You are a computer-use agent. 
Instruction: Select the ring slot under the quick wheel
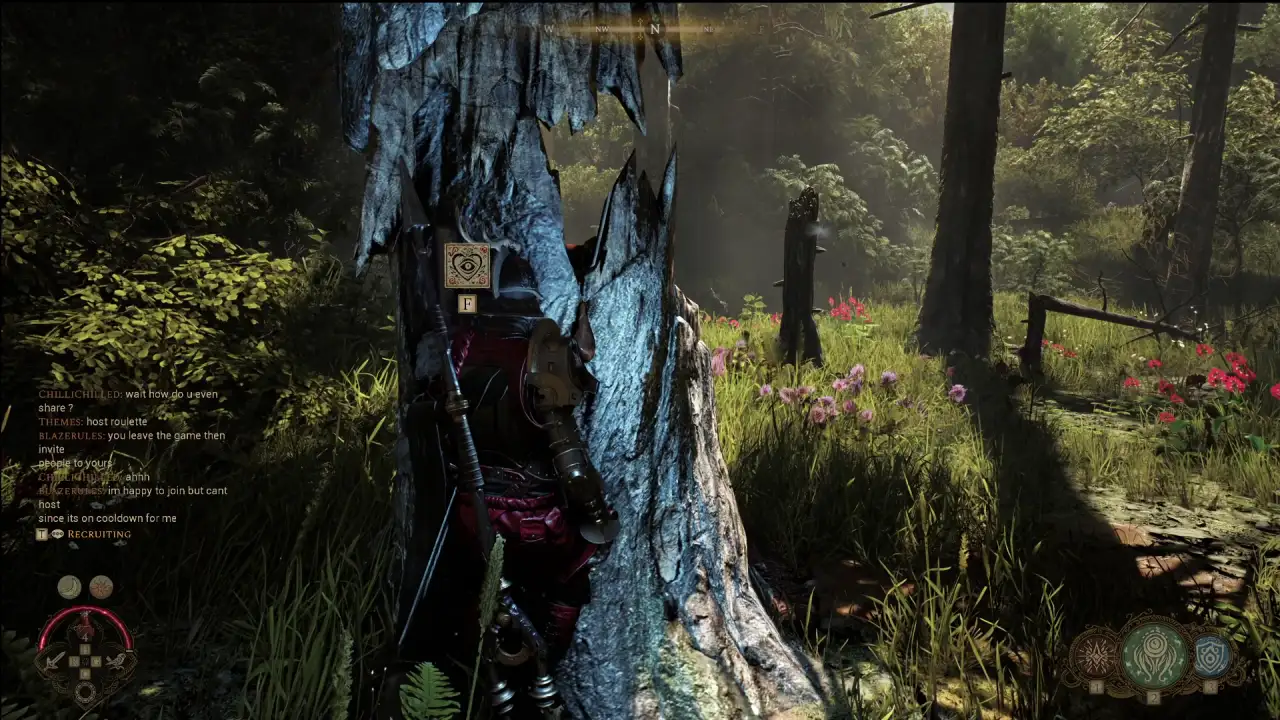pyautogui.click(x=85, y=690)
